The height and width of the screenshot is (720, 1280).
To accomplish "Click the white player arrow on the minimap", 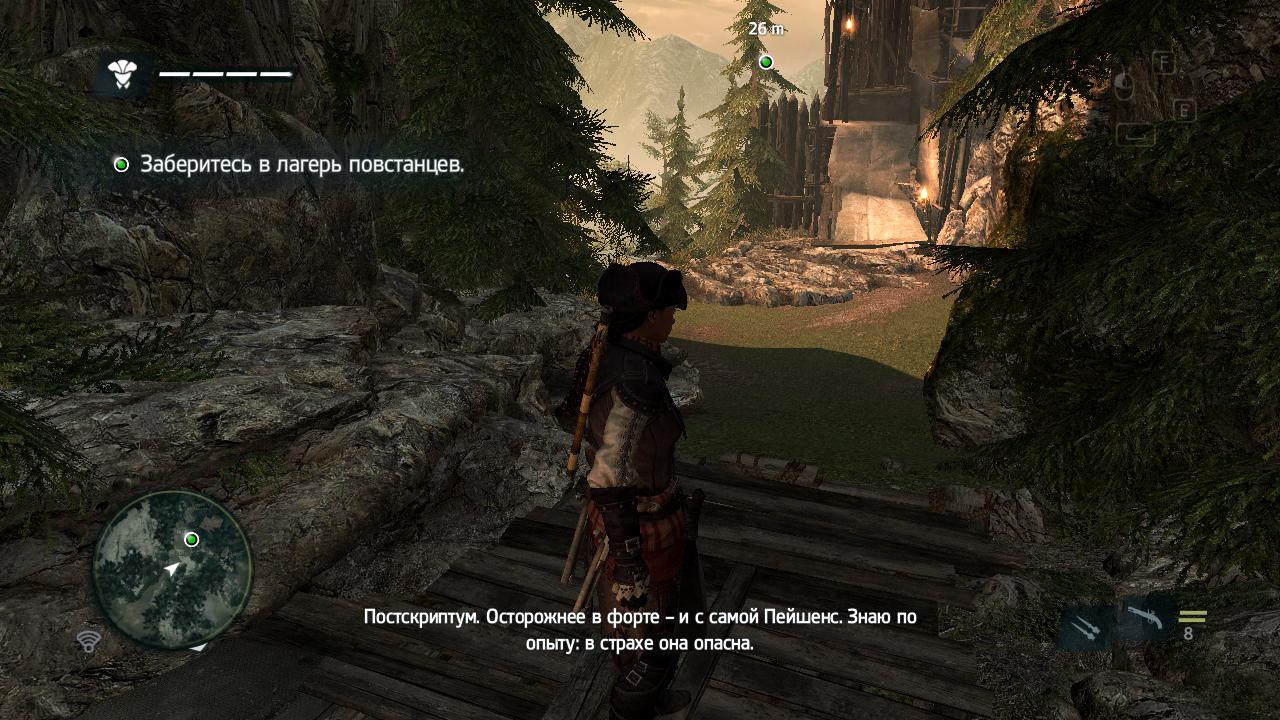I will [x=173, y=568].
